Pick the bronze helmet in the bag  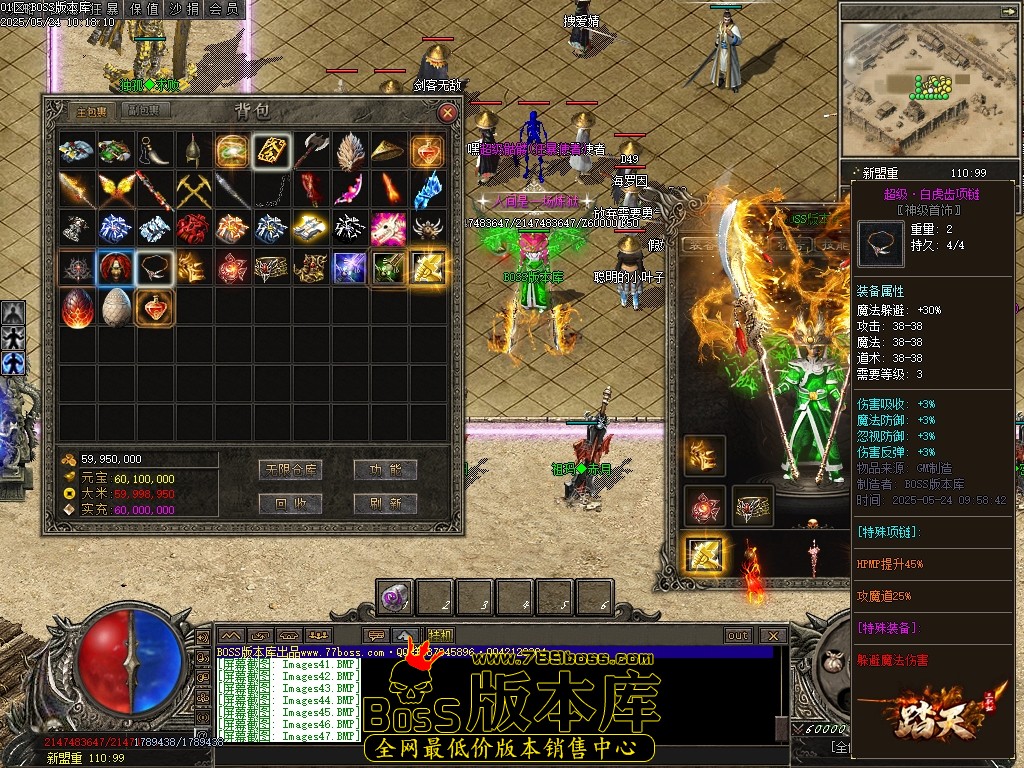pos(193,151)
